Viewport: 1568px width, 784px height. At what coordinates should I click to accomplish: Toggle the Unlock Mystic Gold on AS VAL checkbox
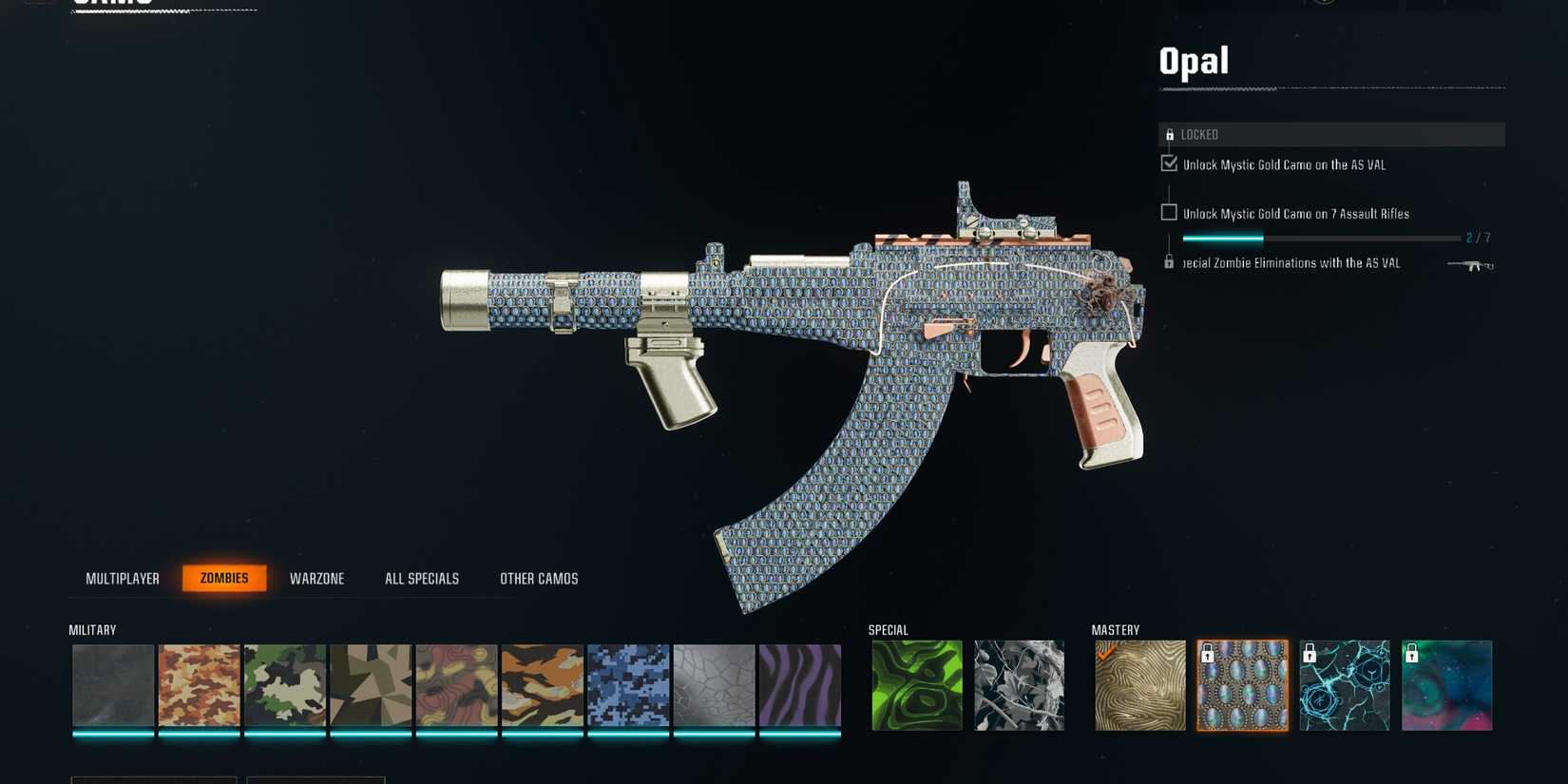click(1168, 163)
